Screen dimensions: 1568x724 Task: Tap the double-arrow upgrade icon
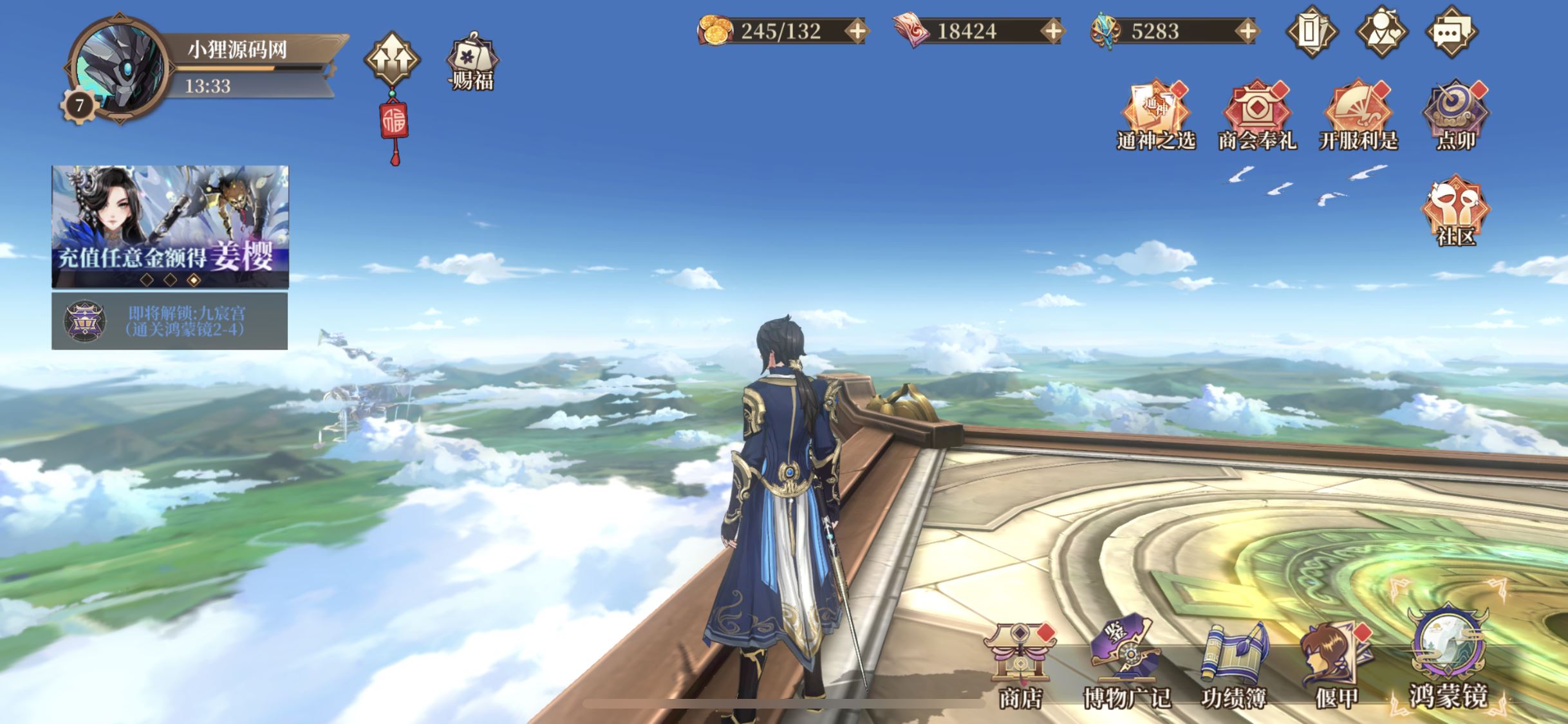tap(392, 60)
